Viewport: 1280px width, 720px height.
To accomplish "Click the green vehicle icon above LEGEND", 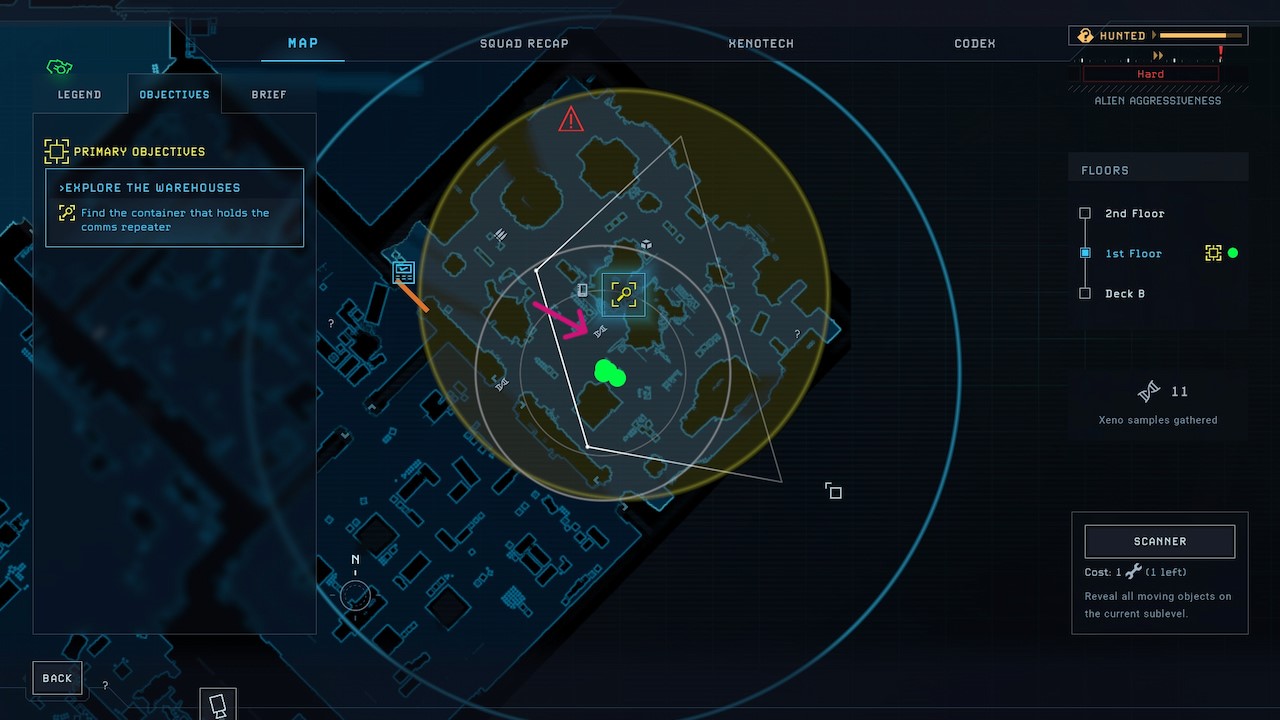I will click(59, 66).
